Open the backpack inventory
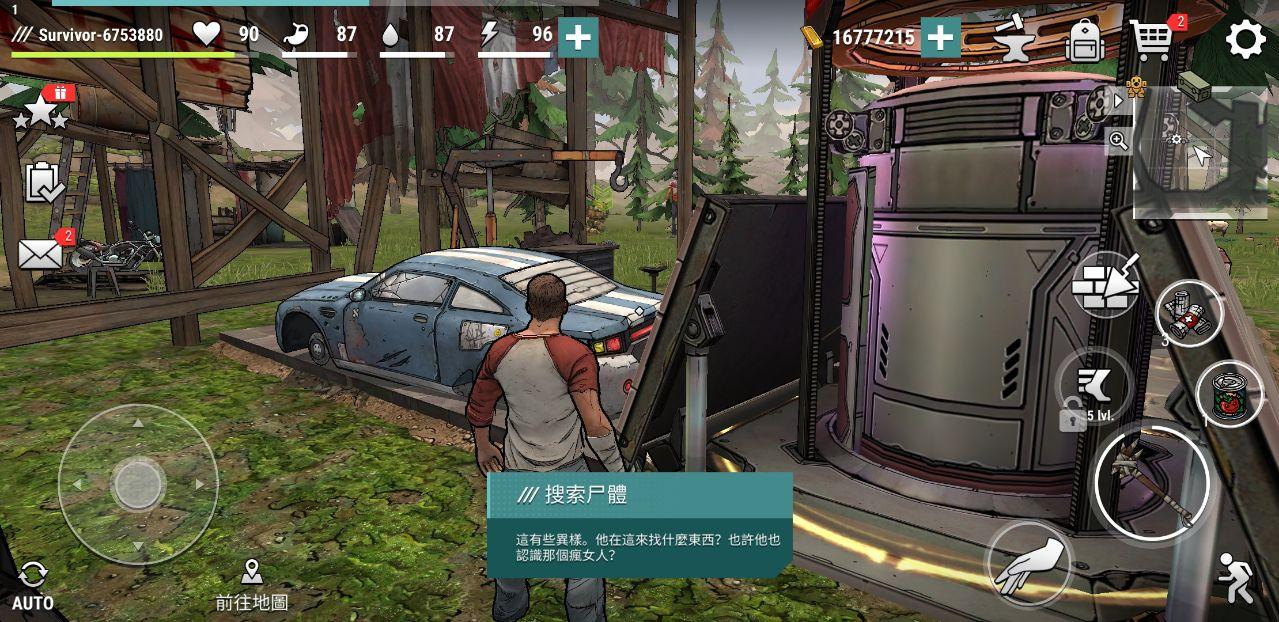The height and width of the screenshot is (622, 1279). [1084, 41]
